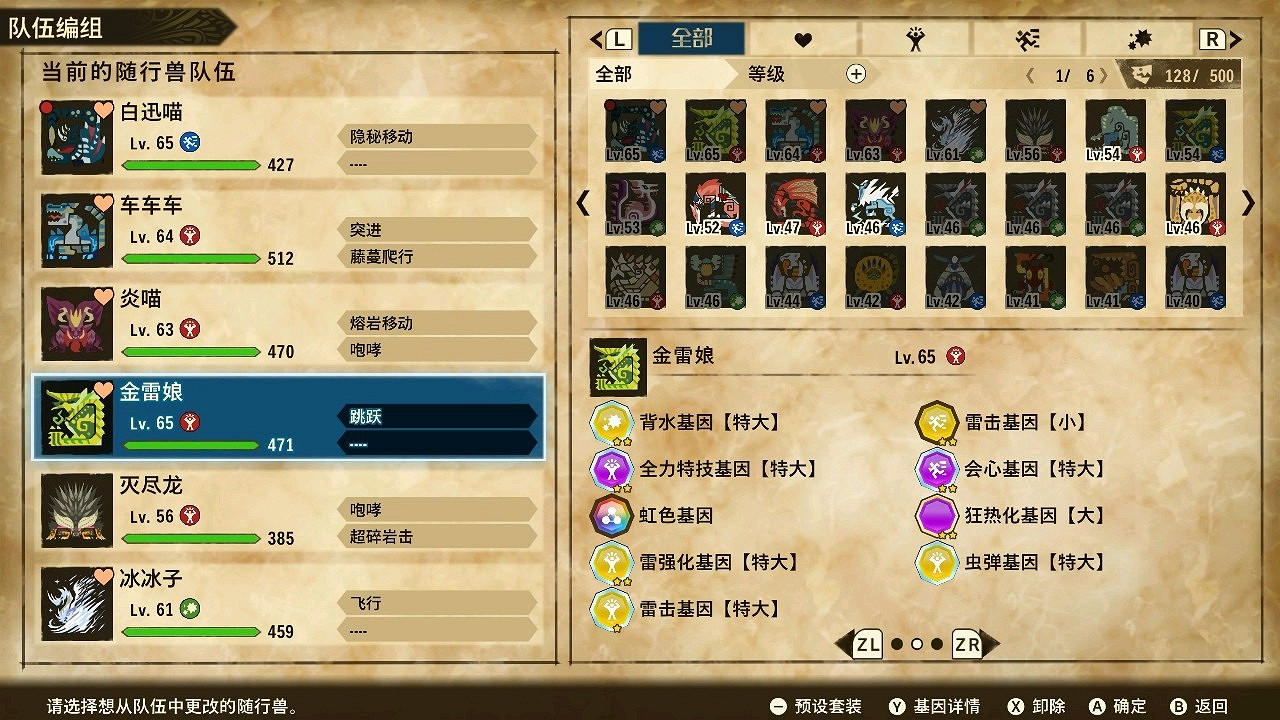Toggle the heart marker on 冰冰子's portrait
Viewport: 1280px width, 720px height.
click(105, 578)
